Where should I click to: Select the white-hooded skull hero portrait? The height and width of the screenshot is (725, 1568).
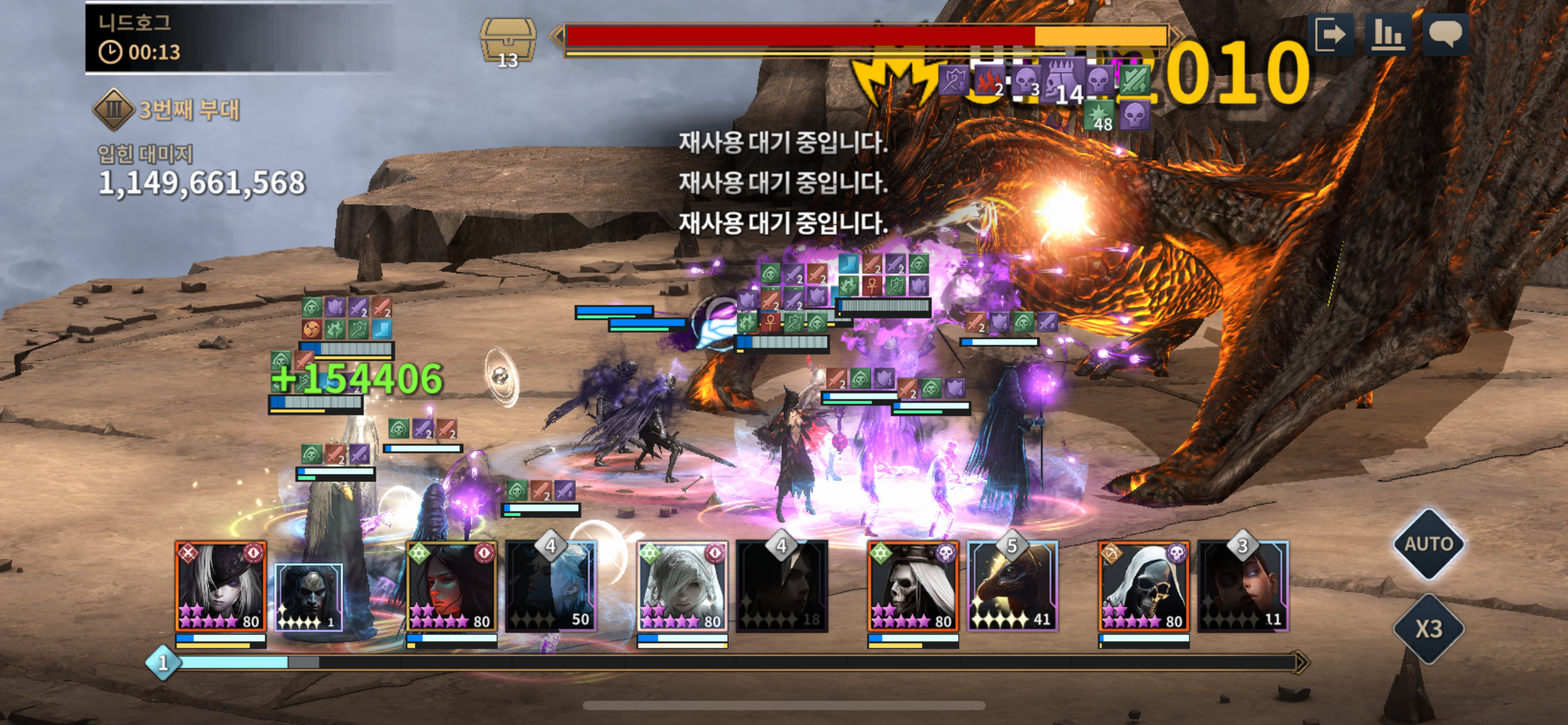[1144, 586]
